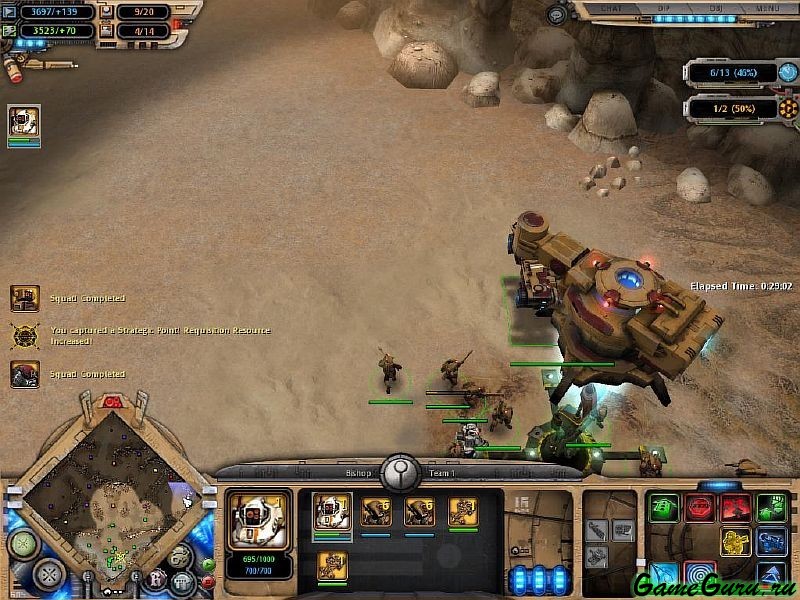Screen dimensions: 800x600
Task: Click the large selected commander portrait
Action: coord(258,518)
